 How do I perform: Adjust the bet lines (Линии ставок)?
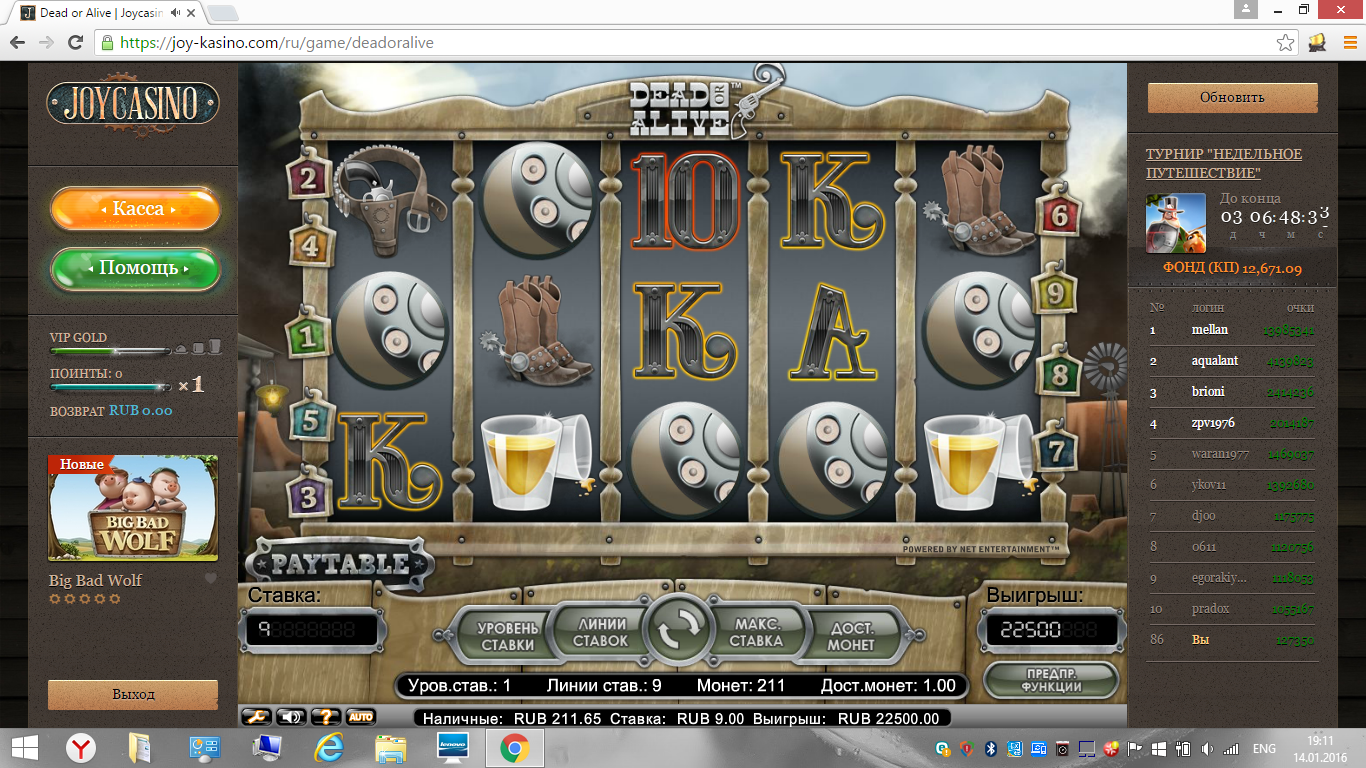(601, 631)
